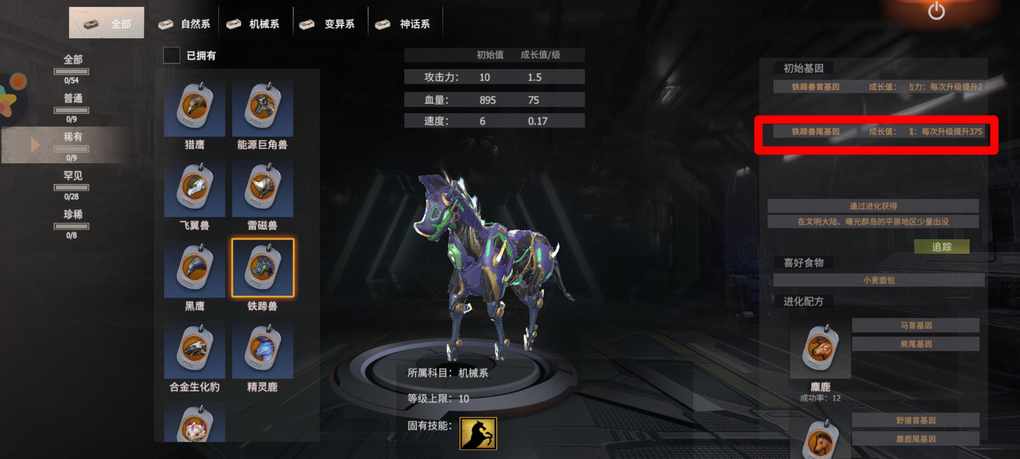
Task: Select the 猎鹰 gene tag
Action: [195, 109]
